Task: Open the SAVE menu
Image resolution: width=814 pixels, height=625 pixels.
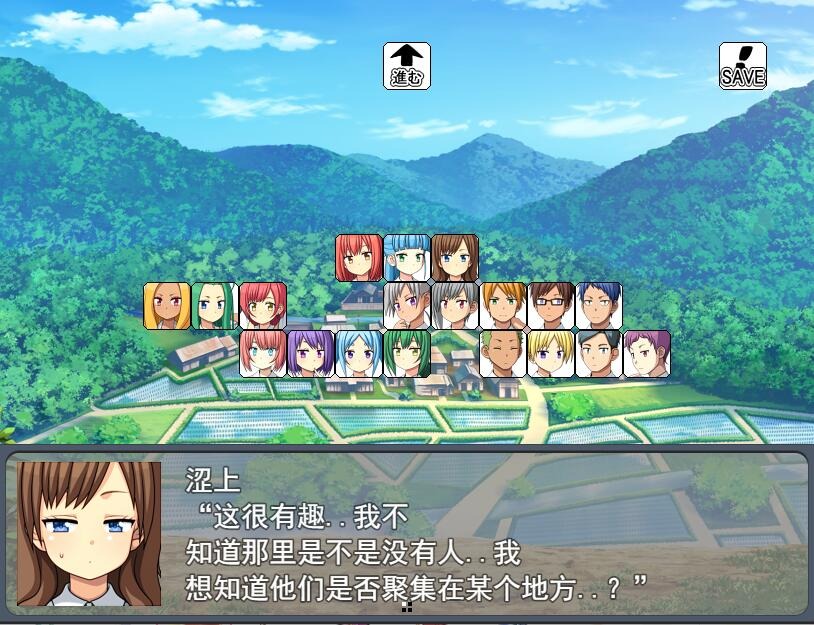Action: pyautogui.click(x=743, y=66)
